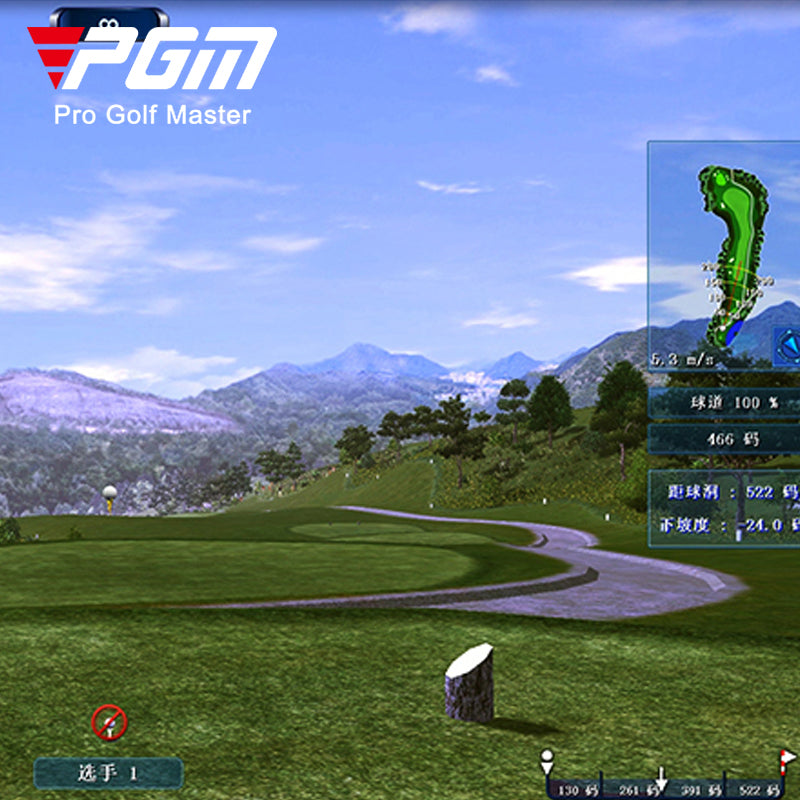Click the white tee marker on distance bar
Viewport: 800px width, 800px height.
pyautogui.click(x=546, y=760)
